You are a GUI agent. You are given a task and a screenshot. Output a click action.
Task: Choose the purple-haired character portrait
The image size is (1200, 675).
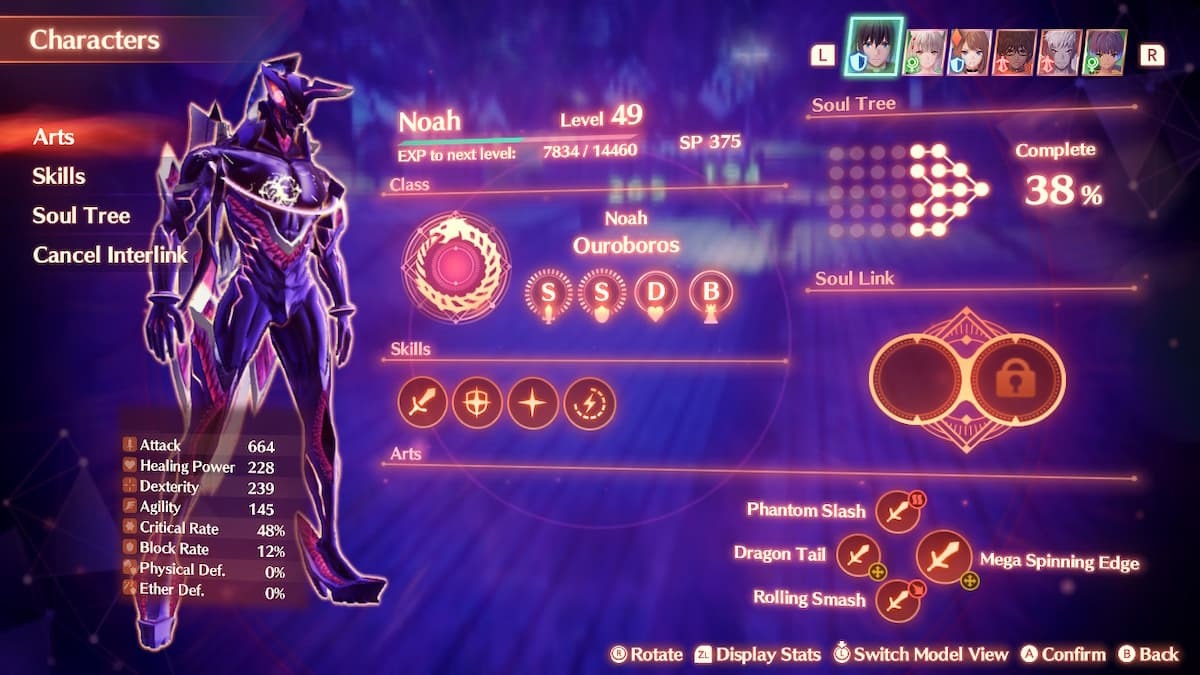pyautogui.click(x=1105, y=52)
